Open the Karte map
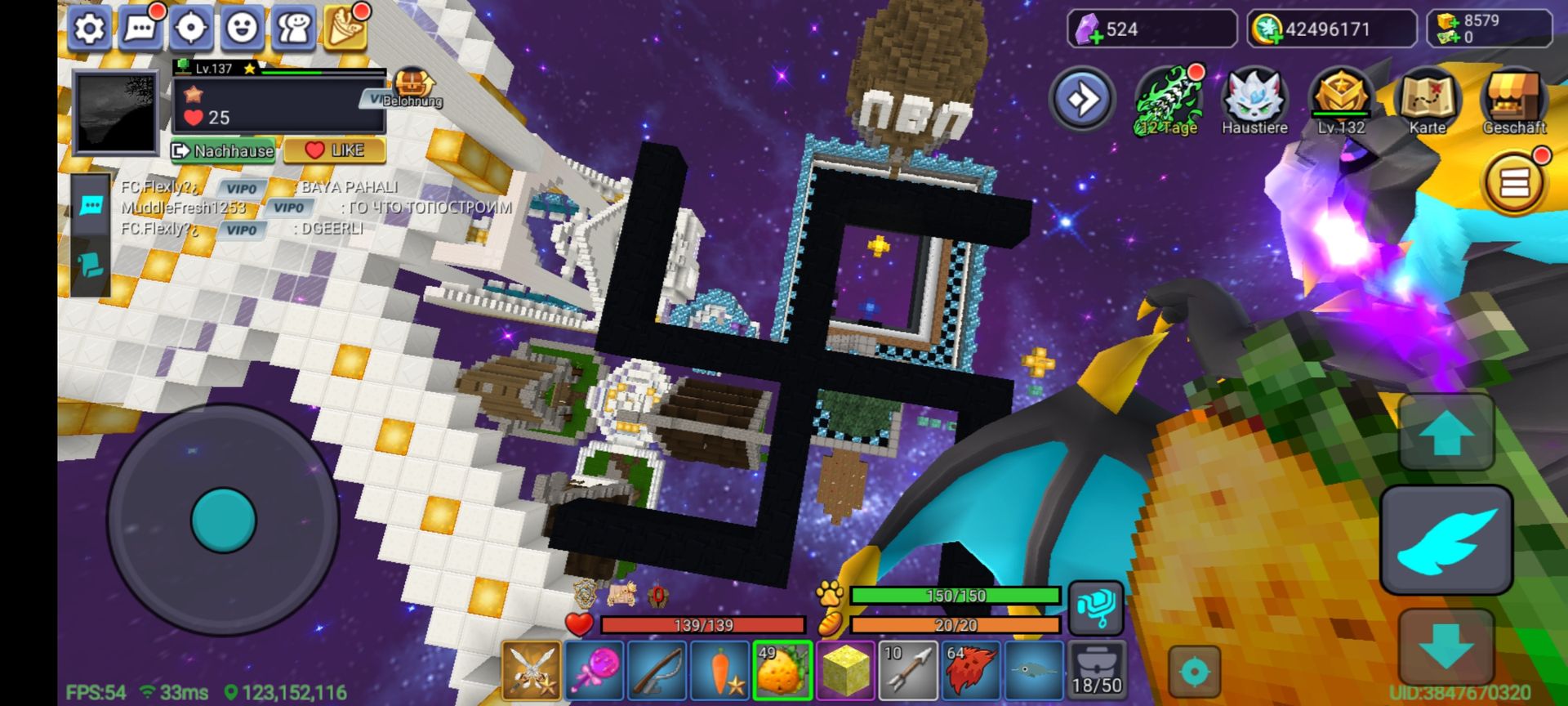1568x706 pixels. point(1427,101)
